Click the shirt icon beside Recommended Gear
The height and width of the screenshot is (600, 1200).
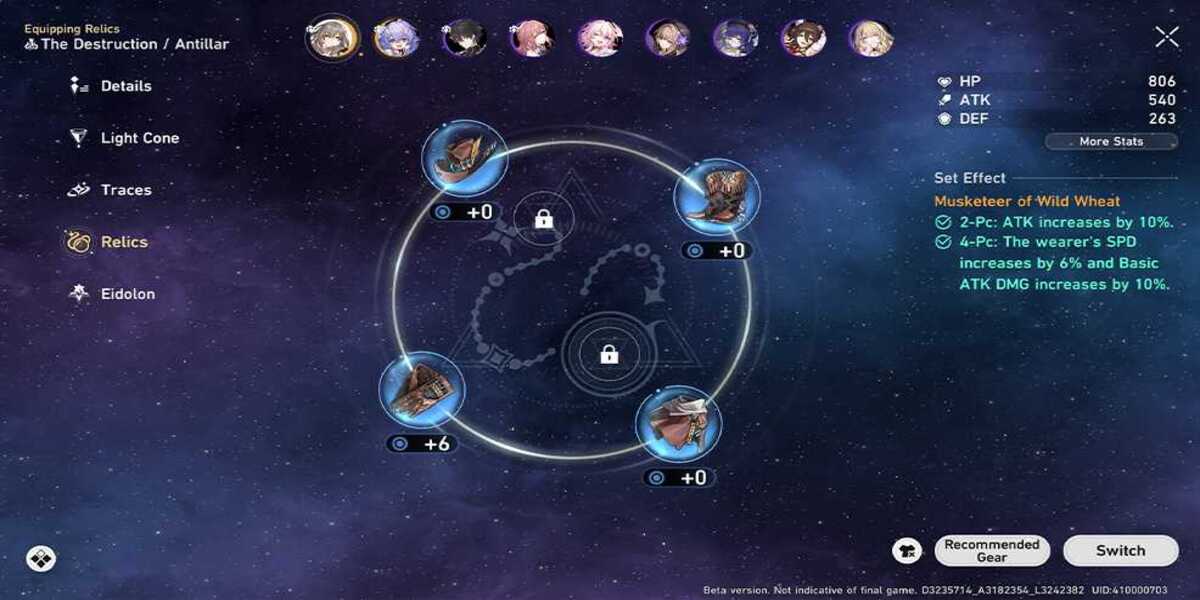coord(907,550)
